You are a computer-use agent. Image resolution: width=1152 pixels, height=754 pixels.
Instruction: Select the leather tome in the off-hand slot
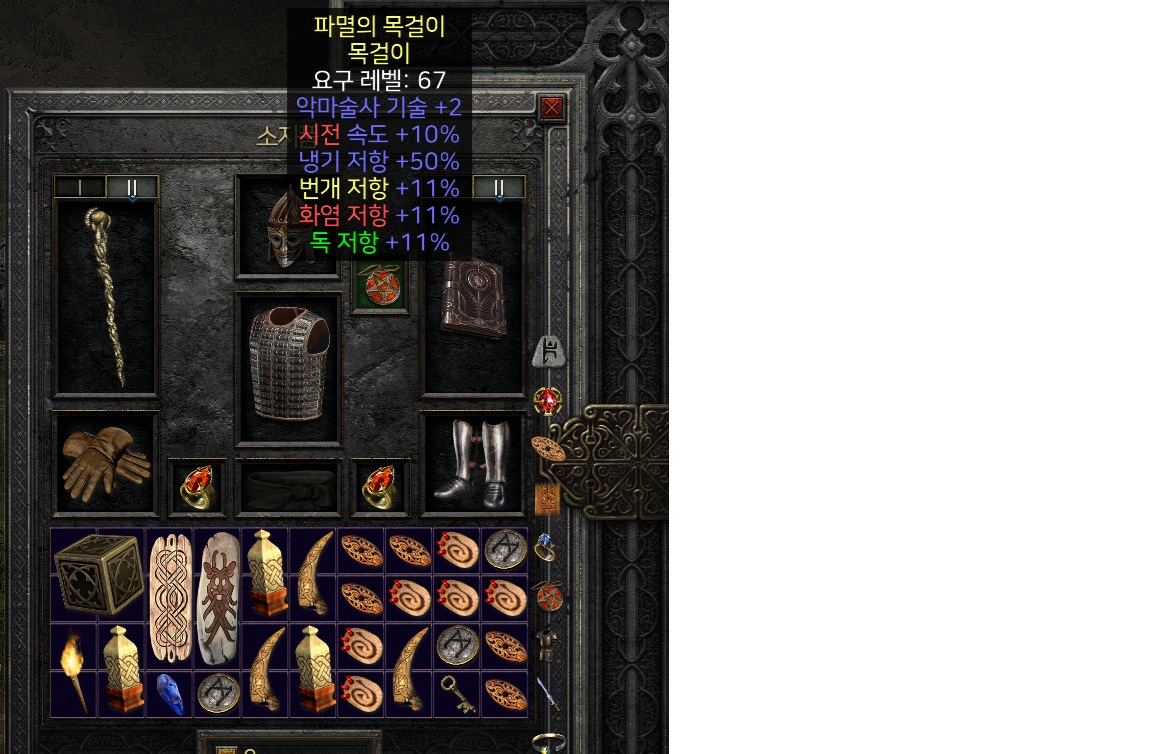pos(474,298)
